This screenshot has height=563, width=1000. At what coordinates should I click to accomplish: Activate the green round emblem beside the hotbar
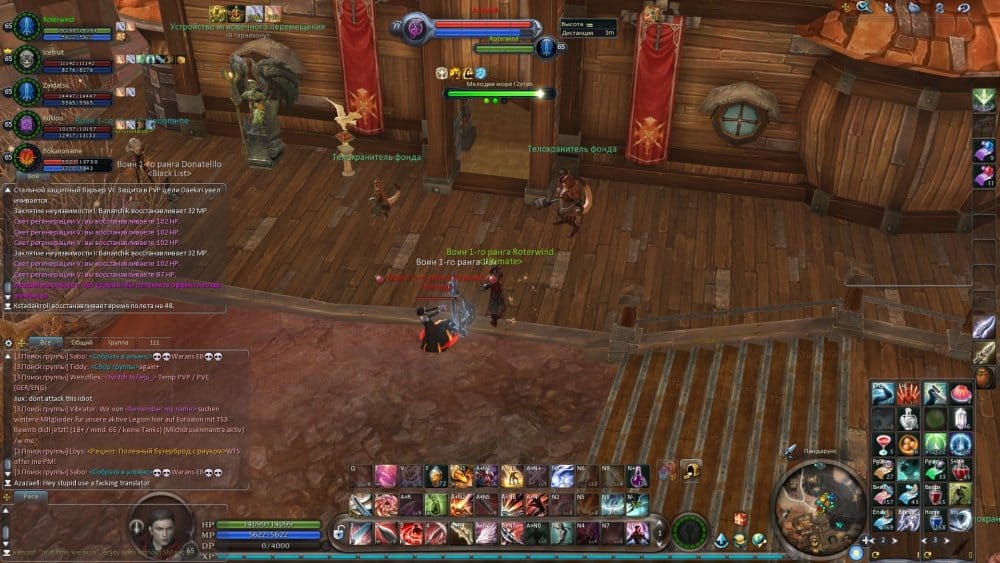690,530
